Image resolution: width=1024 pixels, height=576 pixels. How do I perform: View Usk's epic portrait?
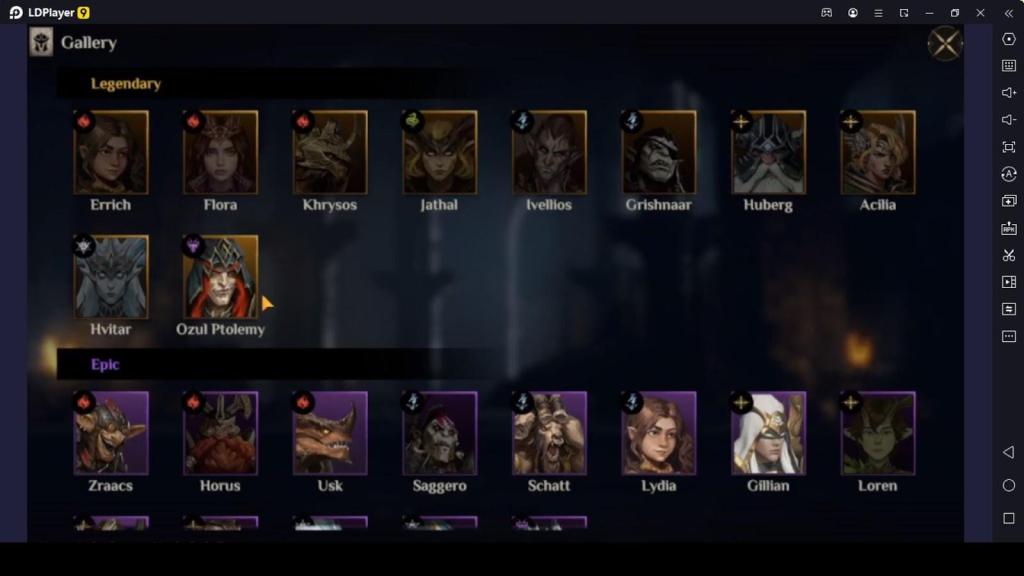[x=330, y=433]
